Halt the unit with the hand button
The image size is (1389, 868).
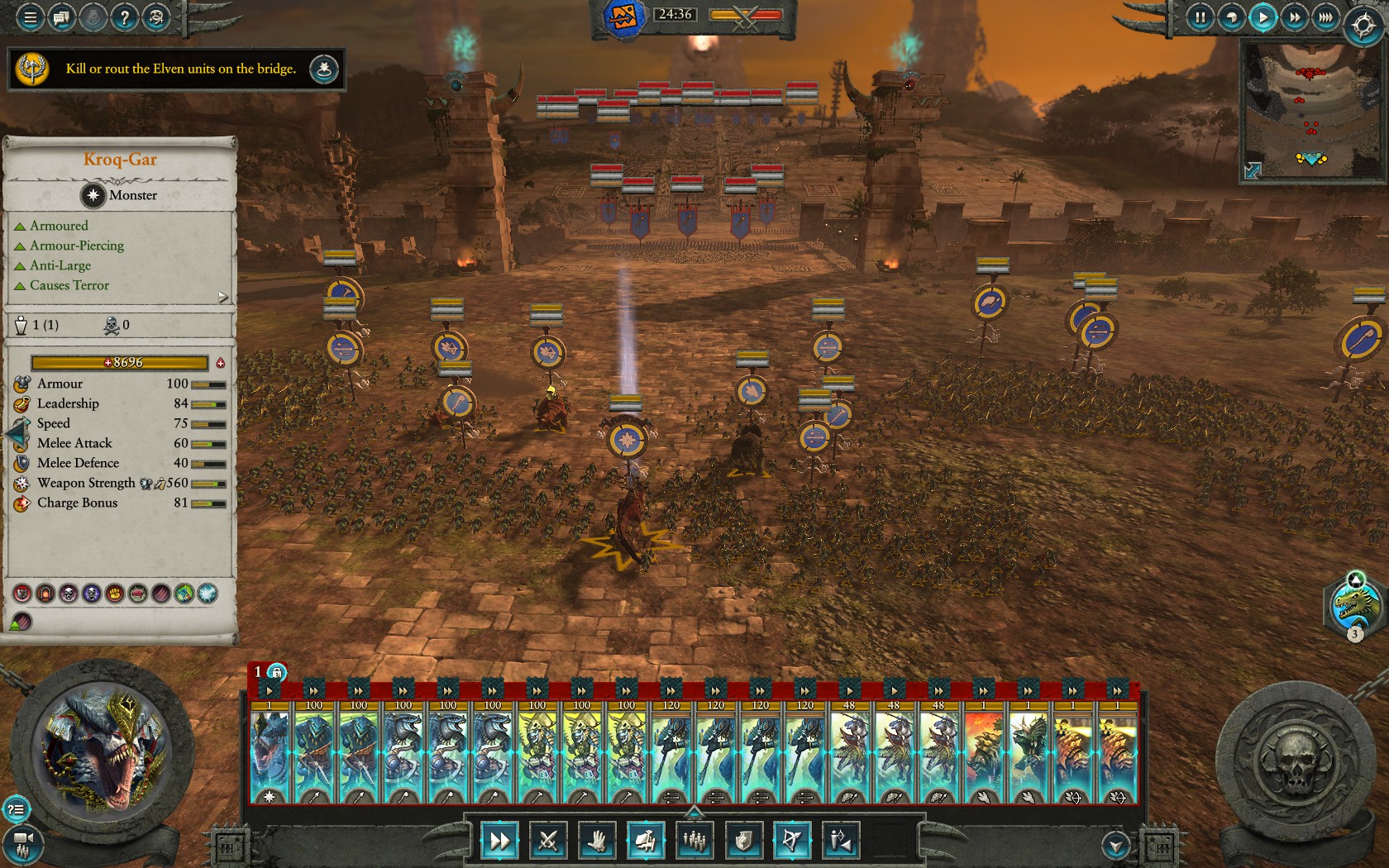pos(597,841)
